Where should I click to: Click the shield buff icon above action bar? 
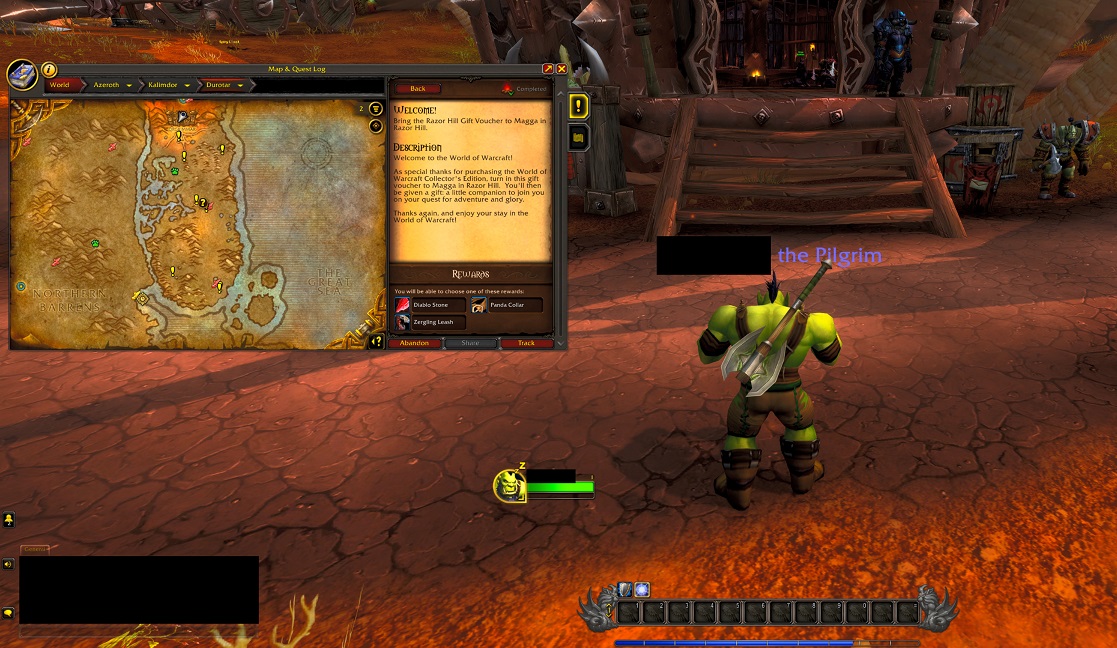click(x=624, y=589)
